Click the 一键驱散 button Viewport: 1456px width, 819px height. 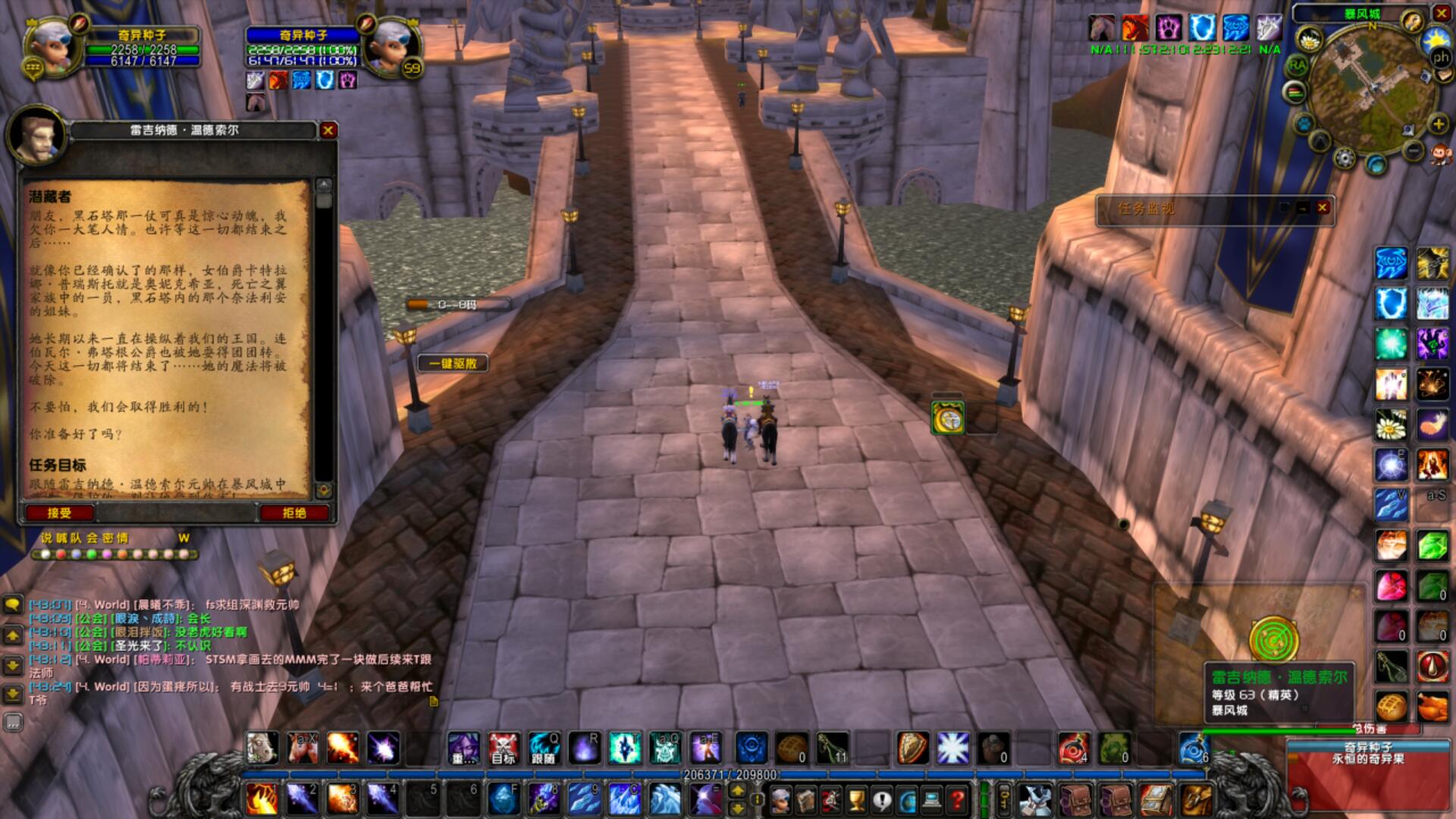coord(453,363)
